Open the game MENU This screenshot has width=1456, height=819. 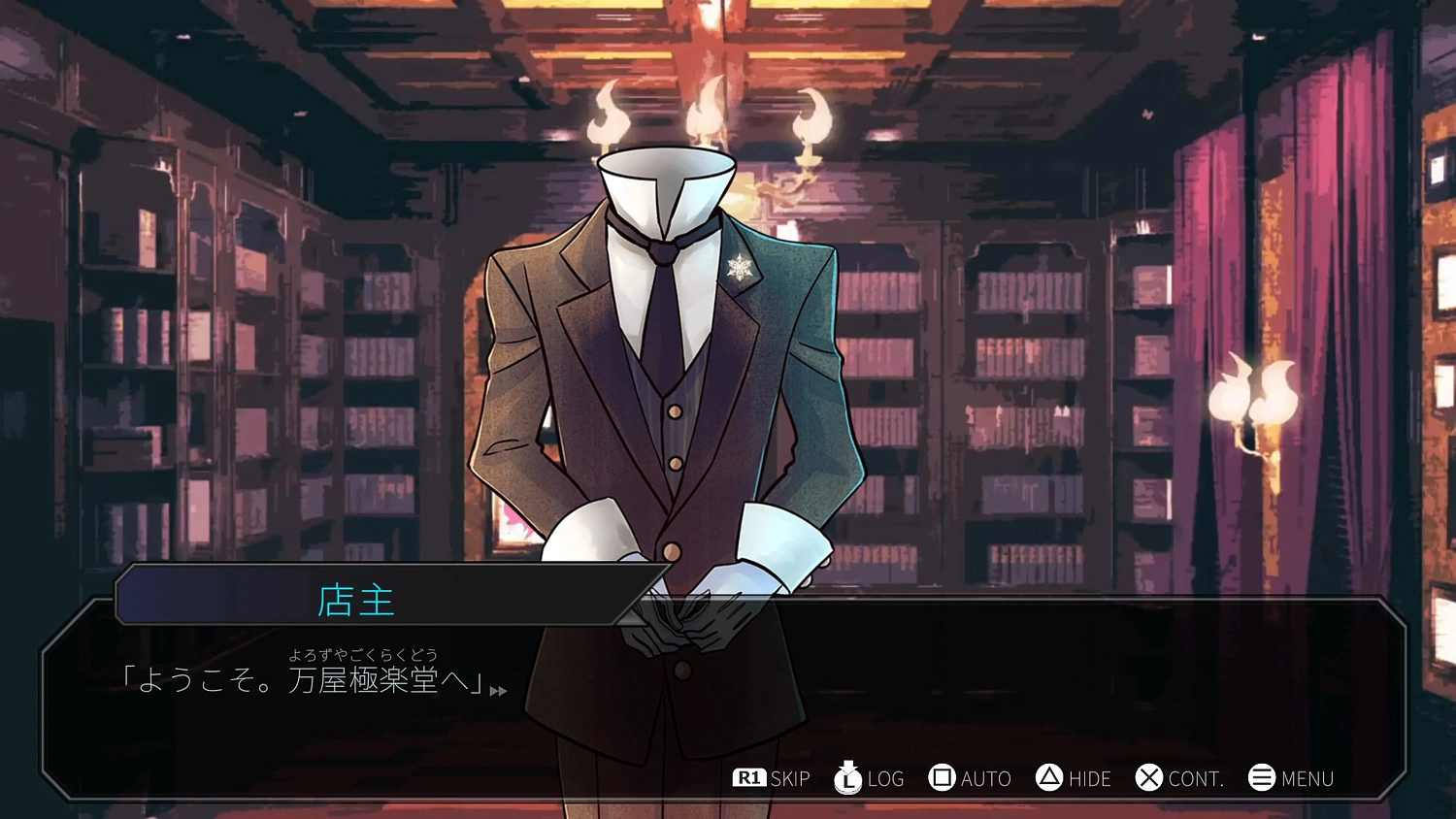[1308, 778]
